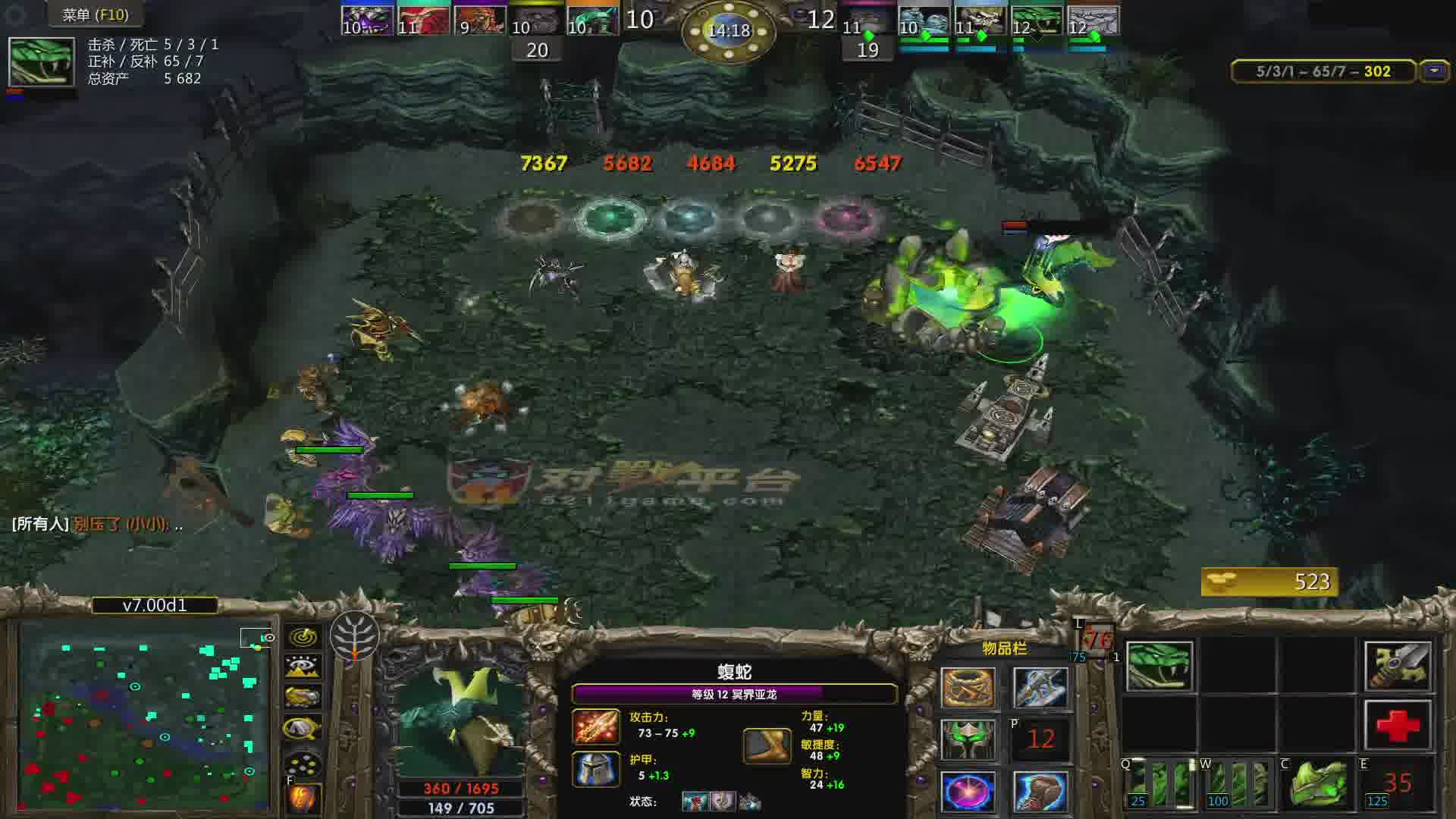1456x819 pixels.
Task: Click the green viper head command icon
Action: tap(1159, 667)
